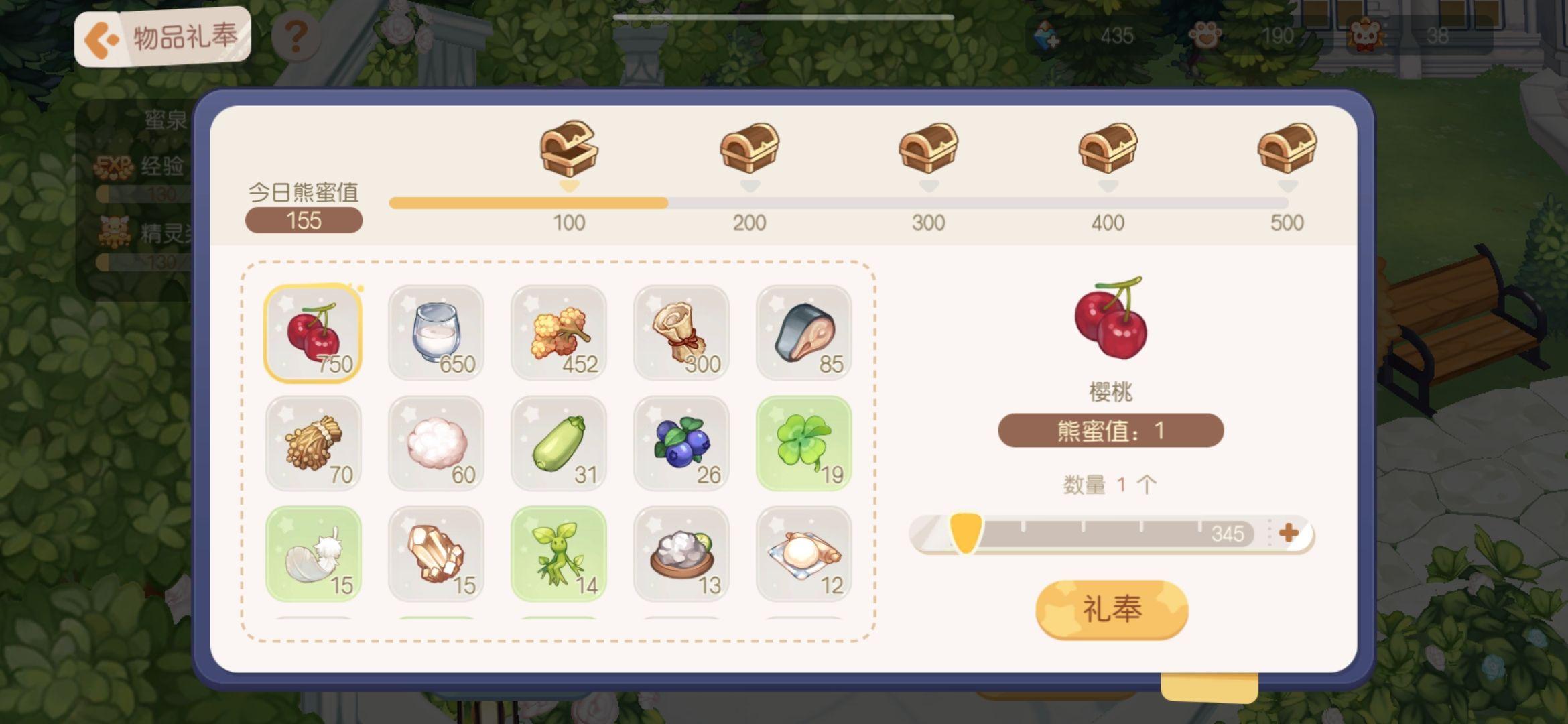Select the glass of milk slot
Screen dimensions: 1568x724
click(x=436, y=333)
